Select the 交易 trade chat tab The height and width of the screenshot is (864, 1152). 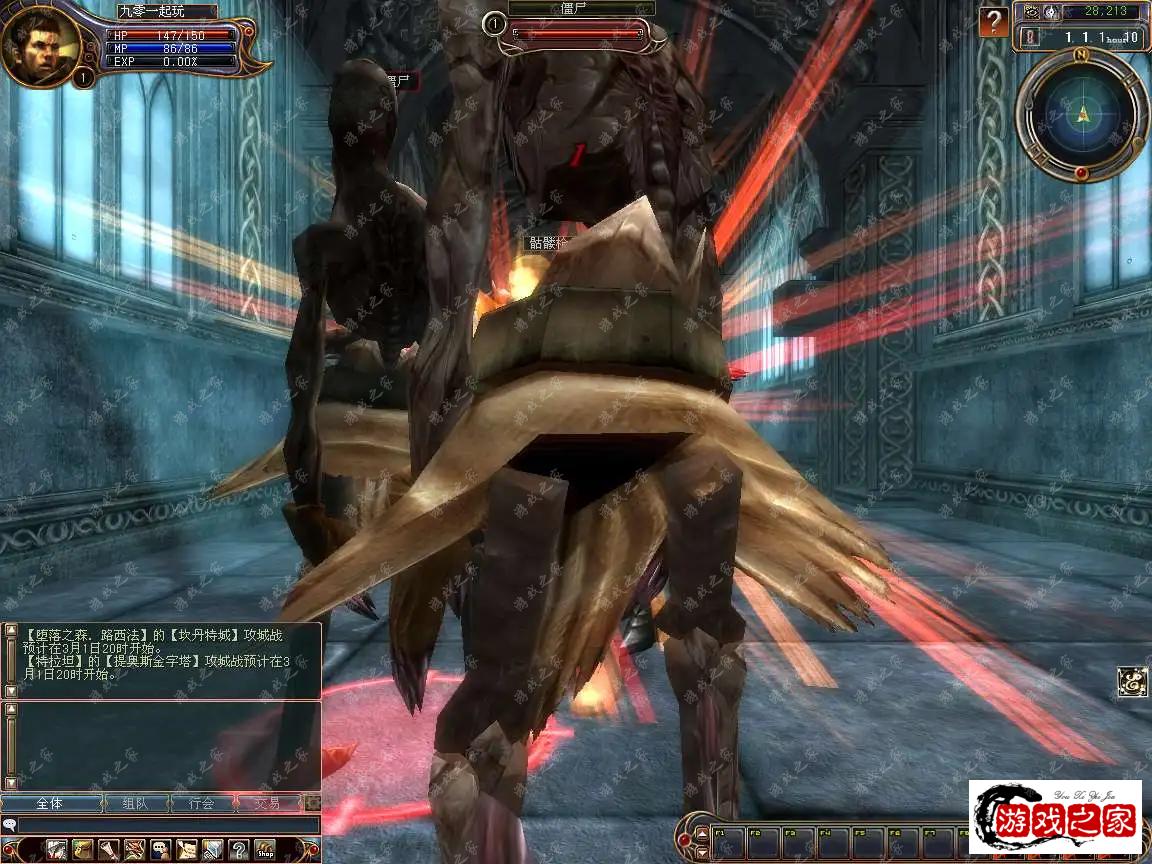coord(267,803)
